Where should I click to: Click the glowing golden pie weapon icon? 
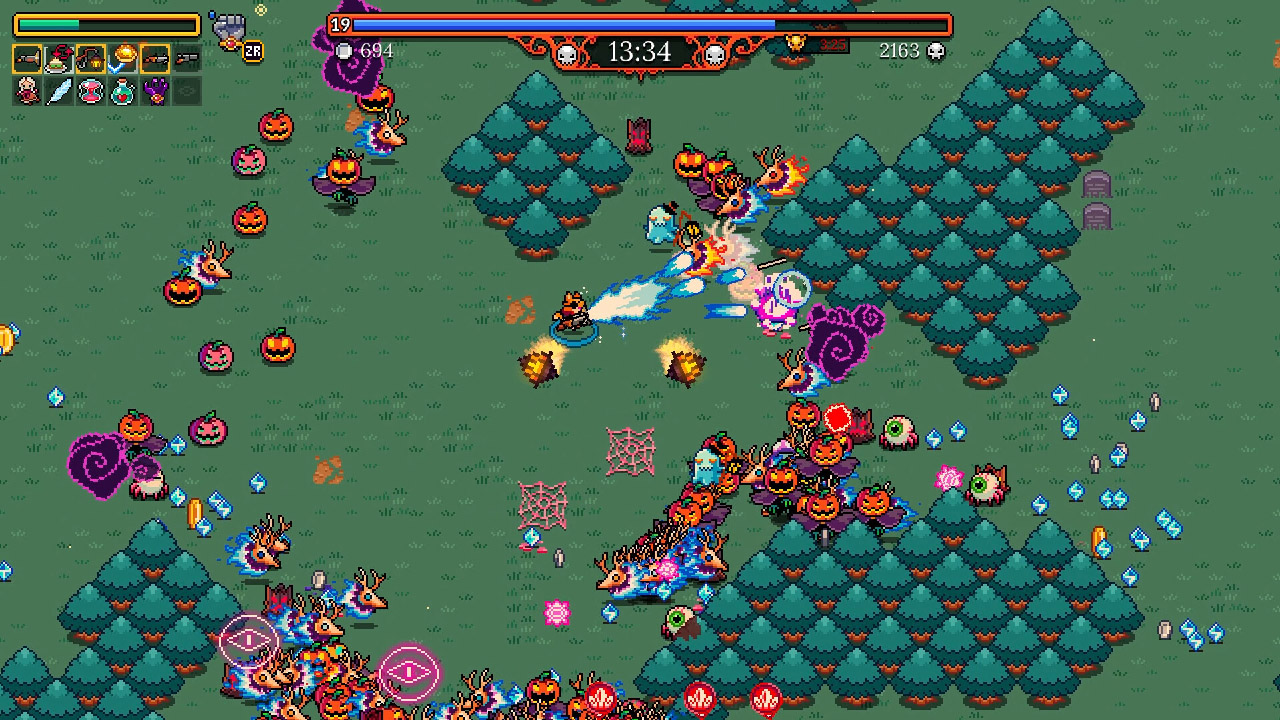tap(124, 55)
